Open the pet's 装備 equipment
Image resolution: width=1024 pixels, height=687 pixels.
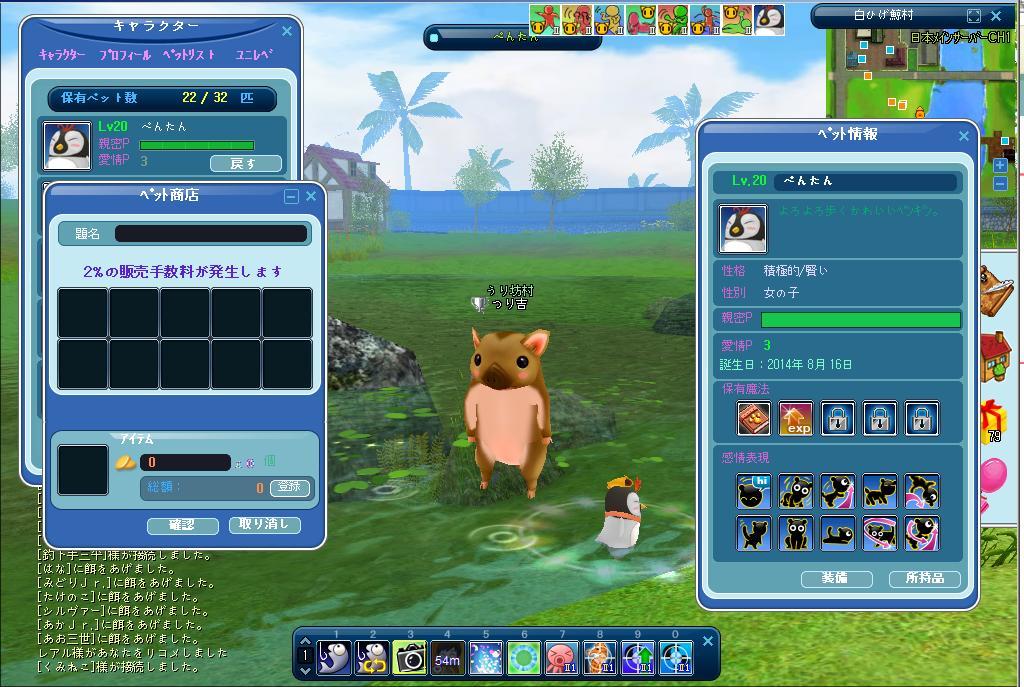click(836, 578)
